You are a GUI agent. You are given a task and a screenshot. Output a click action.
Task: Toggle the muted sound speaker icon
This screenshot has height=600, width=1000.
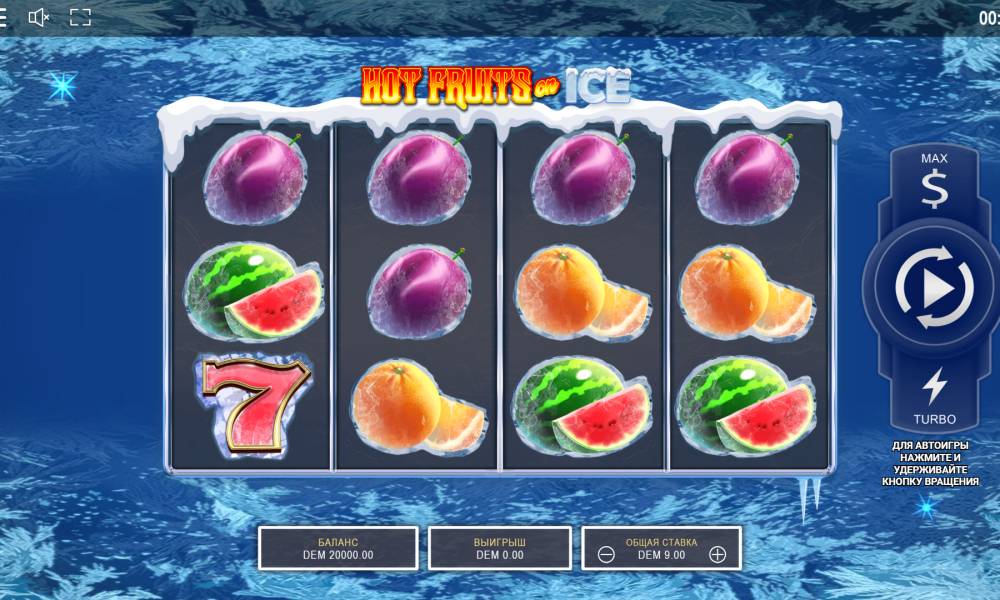pyautogui.click(x=39, y=17)
